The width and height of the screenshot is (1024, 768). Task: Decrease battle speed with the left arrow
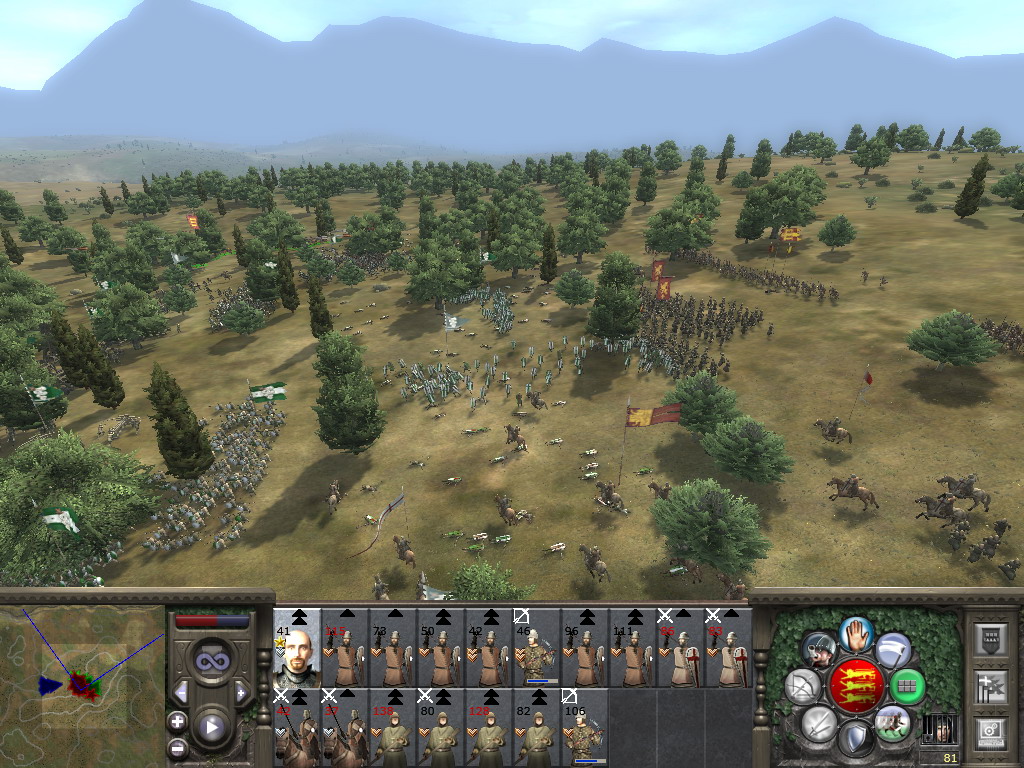pyautogui.click(x=181, y=692)
